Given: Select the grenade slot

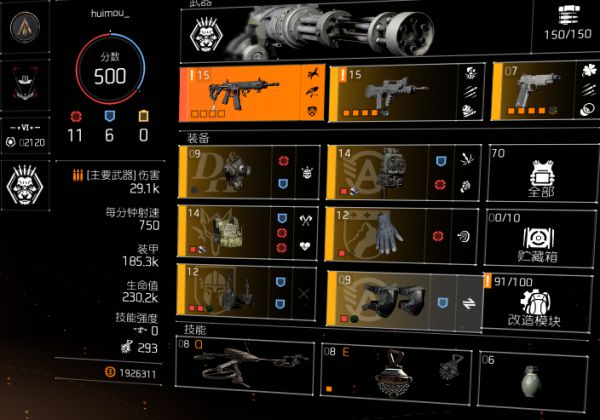Looking at the screenshot, I should tap(538, 381).
